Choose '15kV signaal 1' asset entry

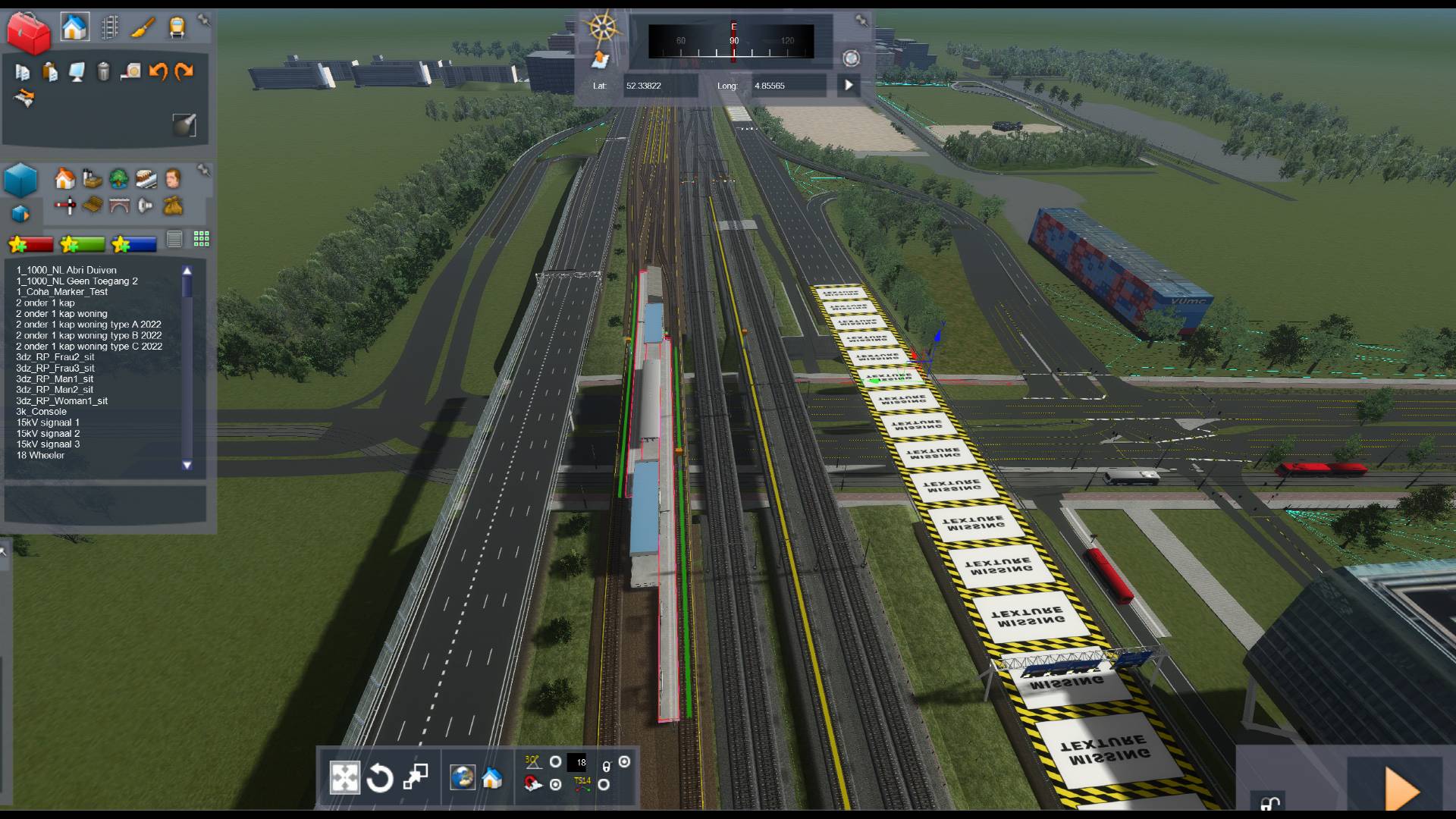48,422
